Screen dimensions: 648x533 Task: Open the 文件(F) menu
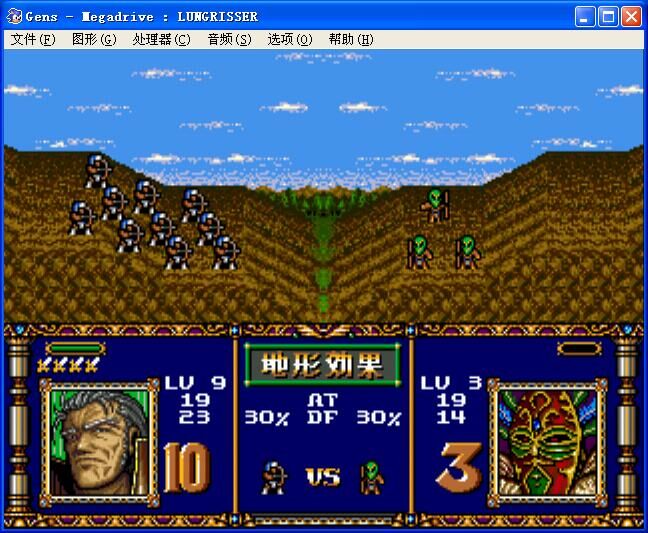[33, 40]
